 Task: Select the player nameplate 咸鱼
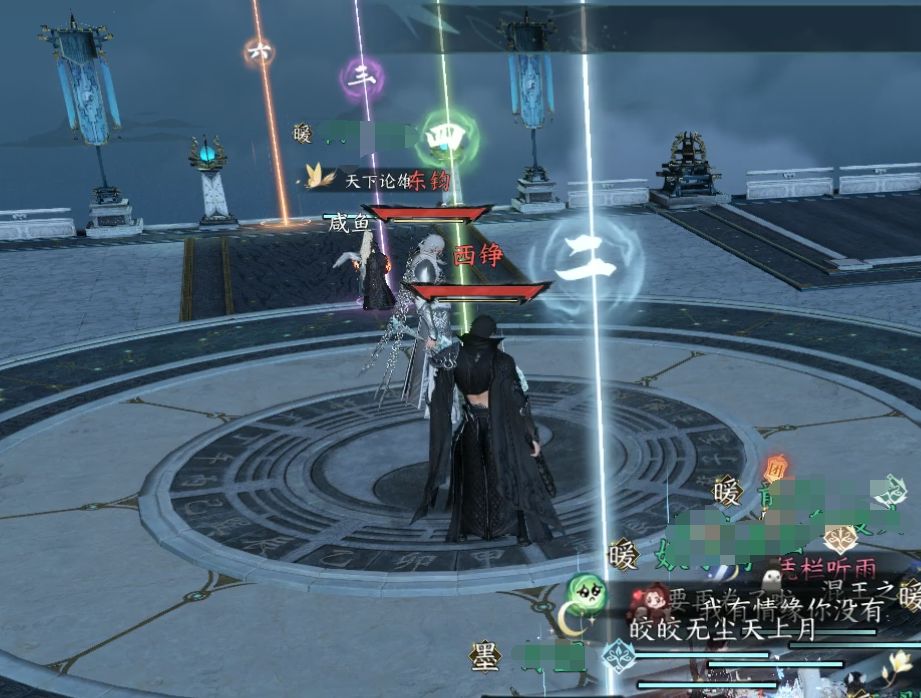[349, 222]
